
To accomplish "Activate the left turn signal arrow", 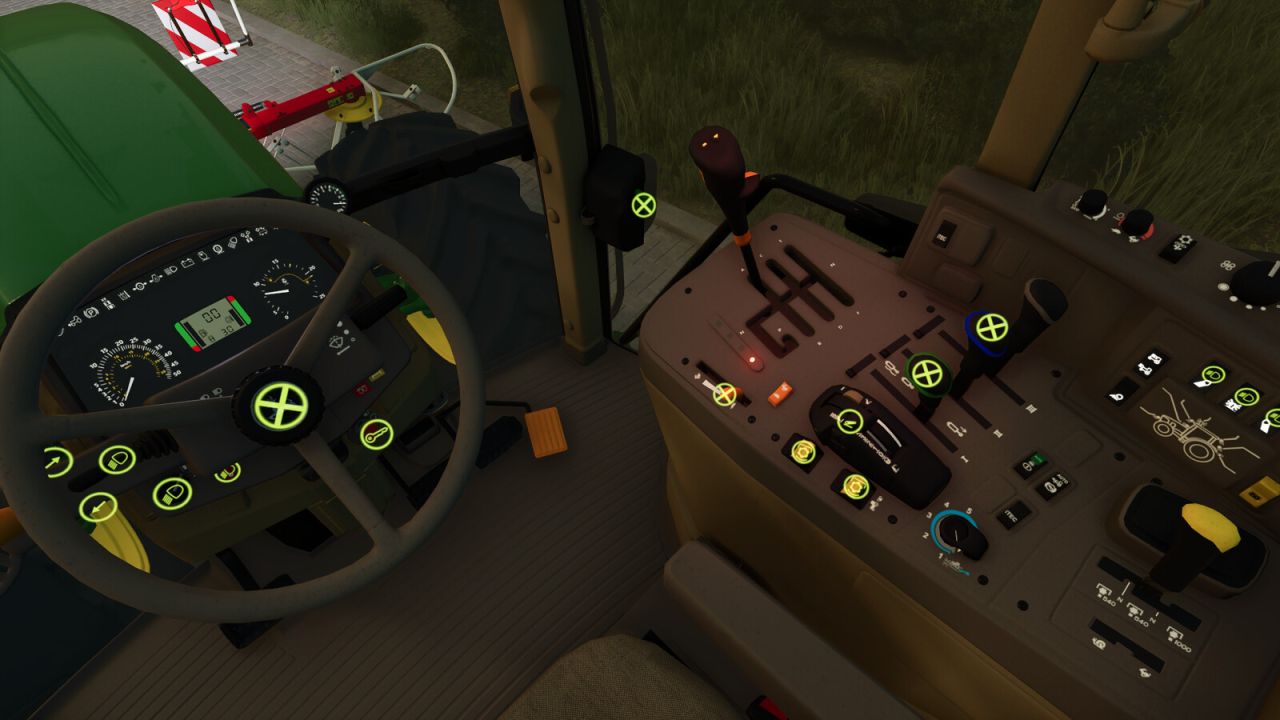I will point(98,504).
